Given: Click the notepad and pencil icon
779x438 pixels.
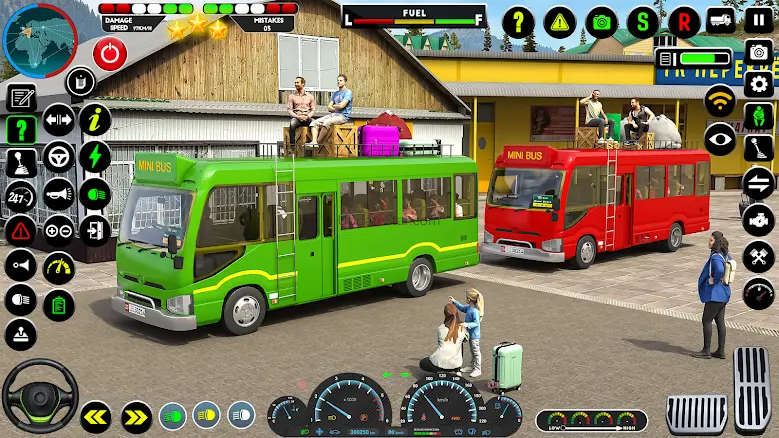Looking at the screenshot, I should 21,97.
